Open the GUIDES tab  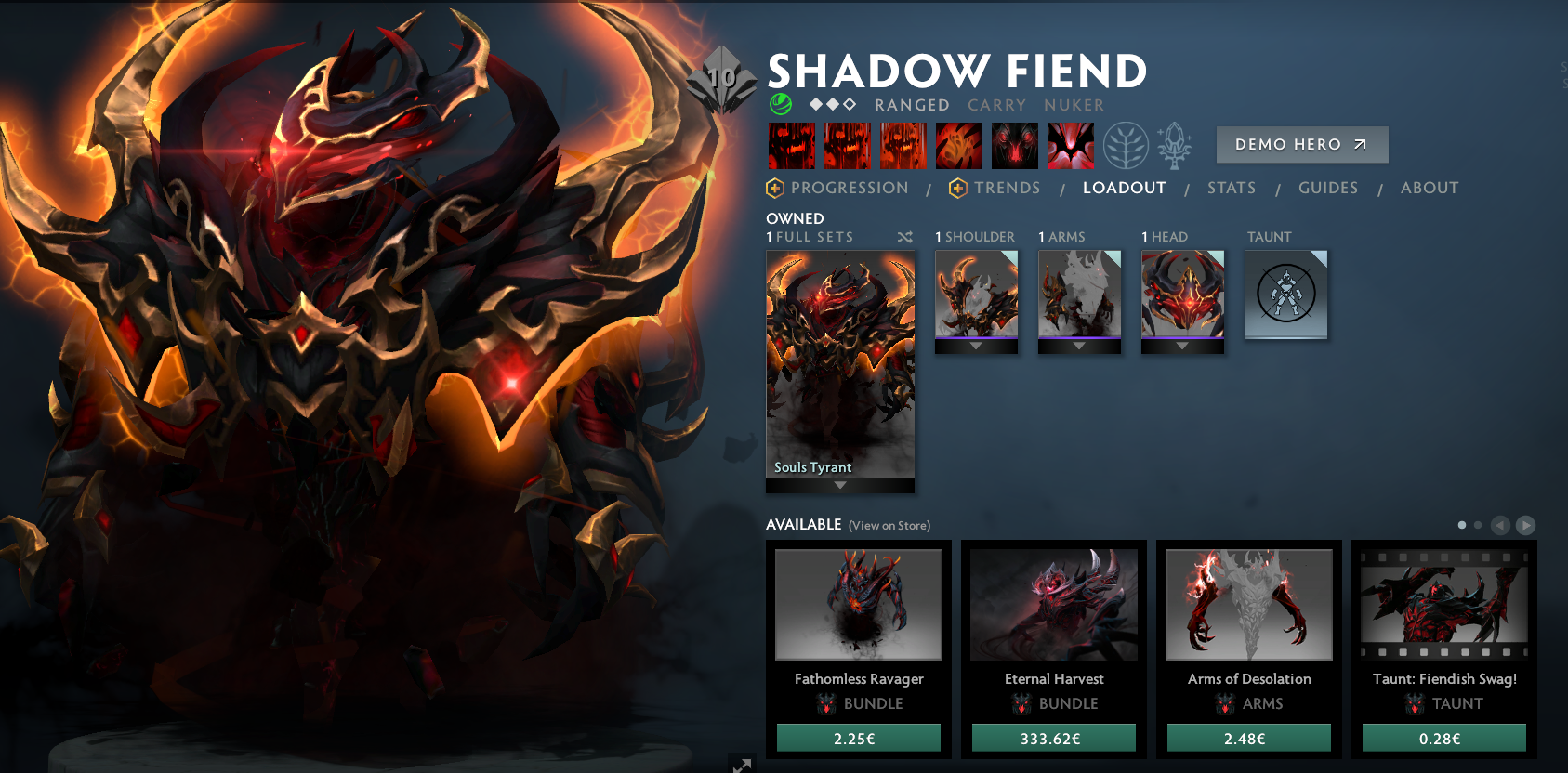pyautogui.click(x=1328, y=188)
